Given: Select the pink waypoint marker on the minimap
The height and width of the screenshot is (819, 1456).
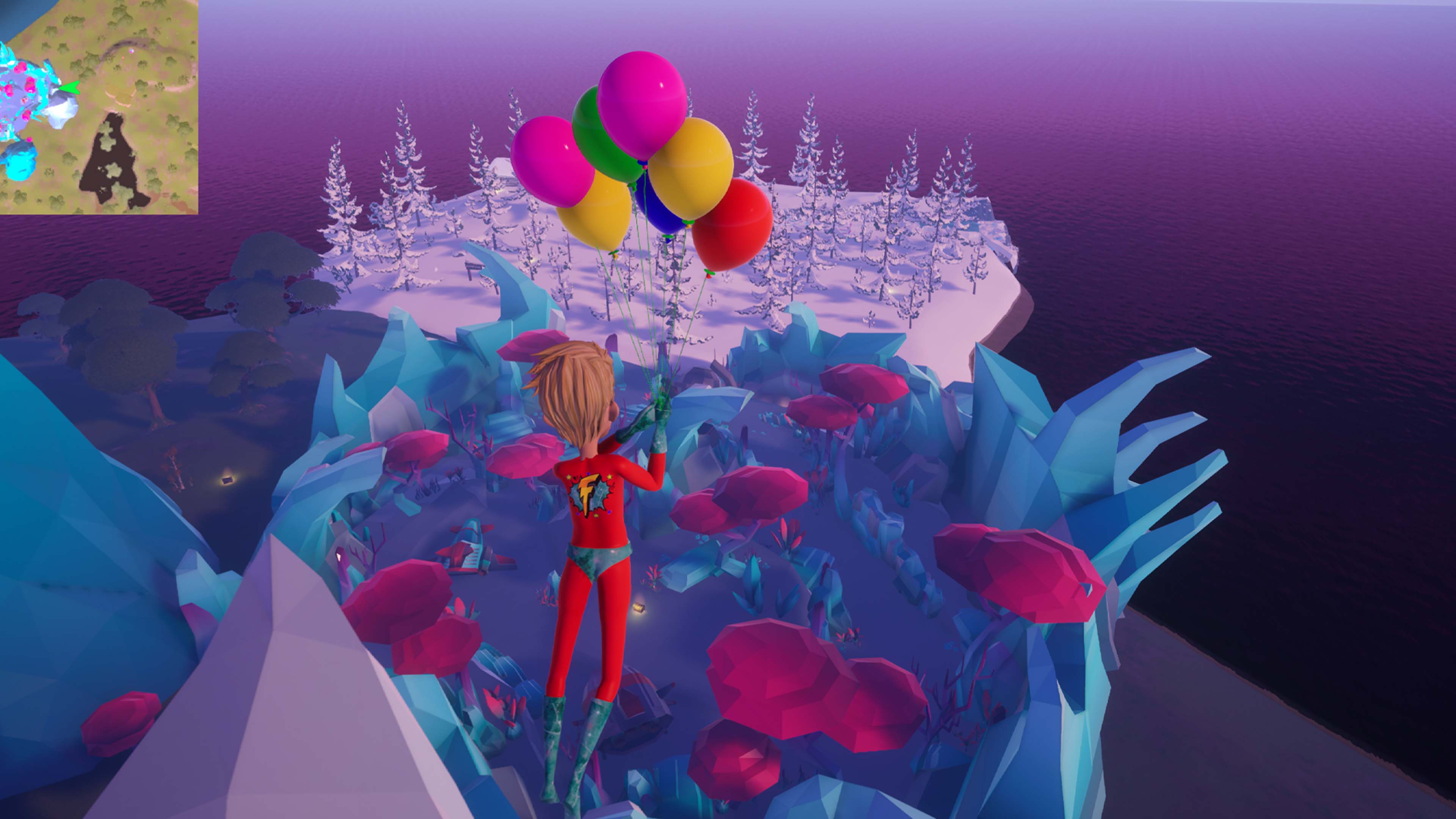Looking at the screenshot, I should 132,51.
